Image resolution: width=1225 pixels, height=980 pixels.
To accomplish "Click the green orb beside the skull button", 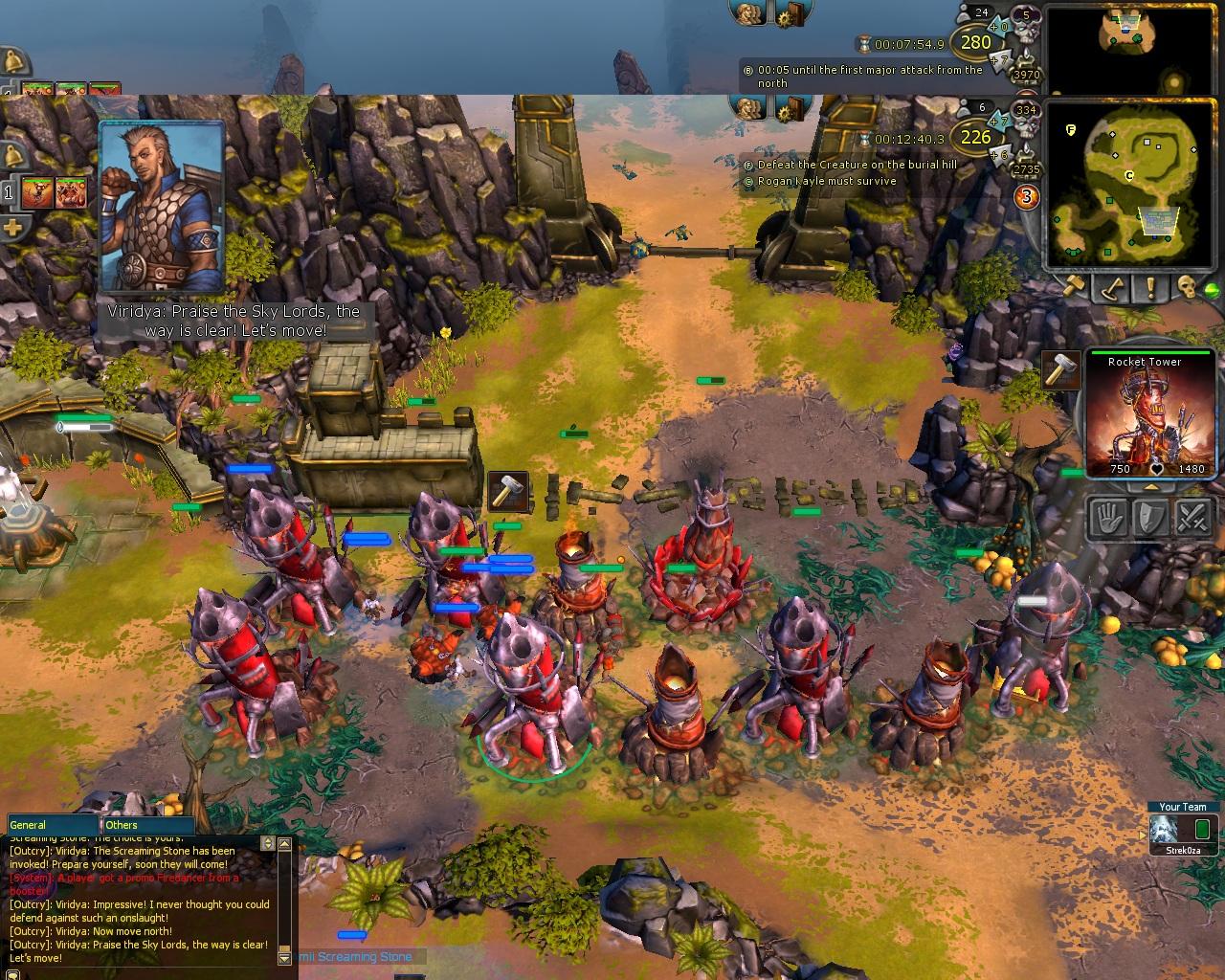I will click(x=1213, y=290).
